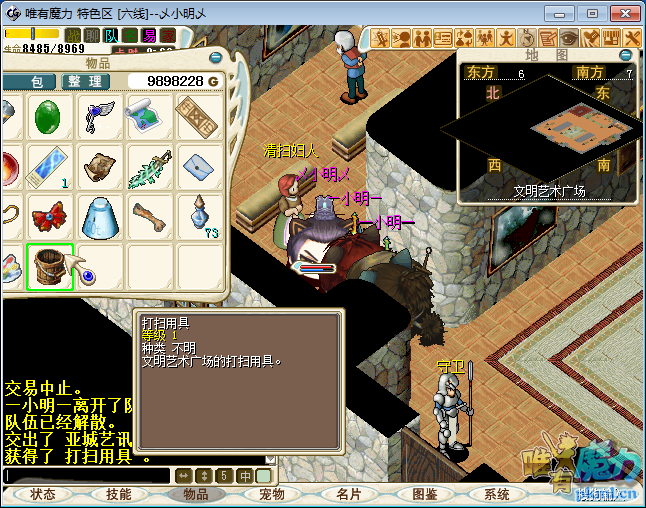Screen dimensions: 646x508
Task: Switch to the 技能 skills tab
Action: pyautogui.click(x=118, y=494)
